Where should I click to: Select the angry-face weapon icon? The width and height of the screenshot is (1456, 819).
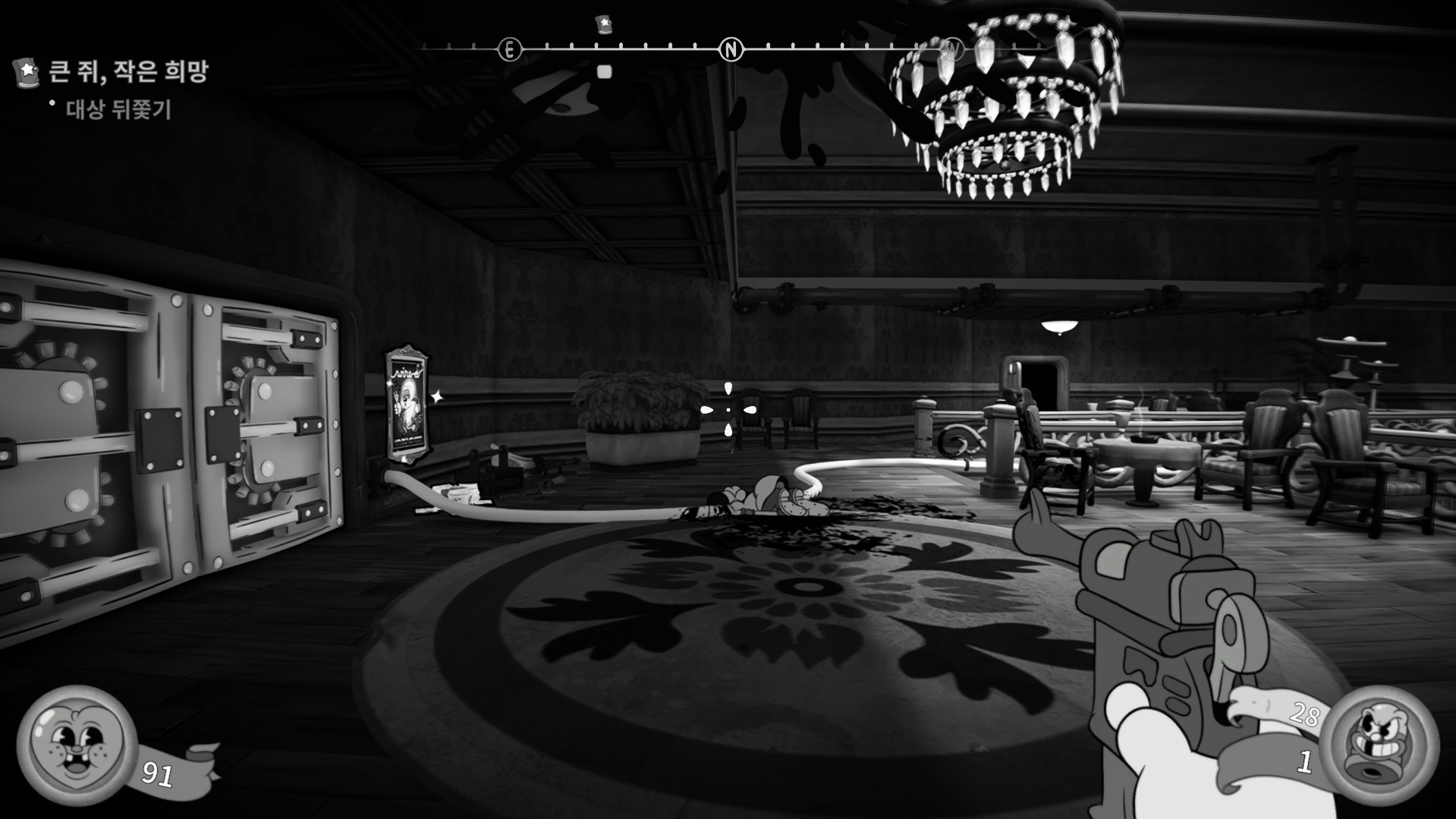[1383, 744]
